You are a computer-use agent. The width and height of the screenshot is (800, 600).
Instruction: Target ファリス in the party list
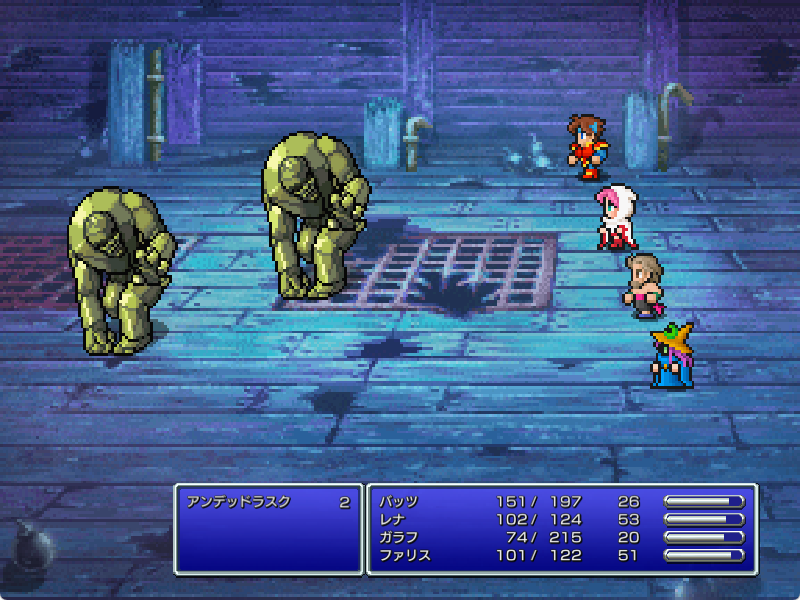pos(405,555)
